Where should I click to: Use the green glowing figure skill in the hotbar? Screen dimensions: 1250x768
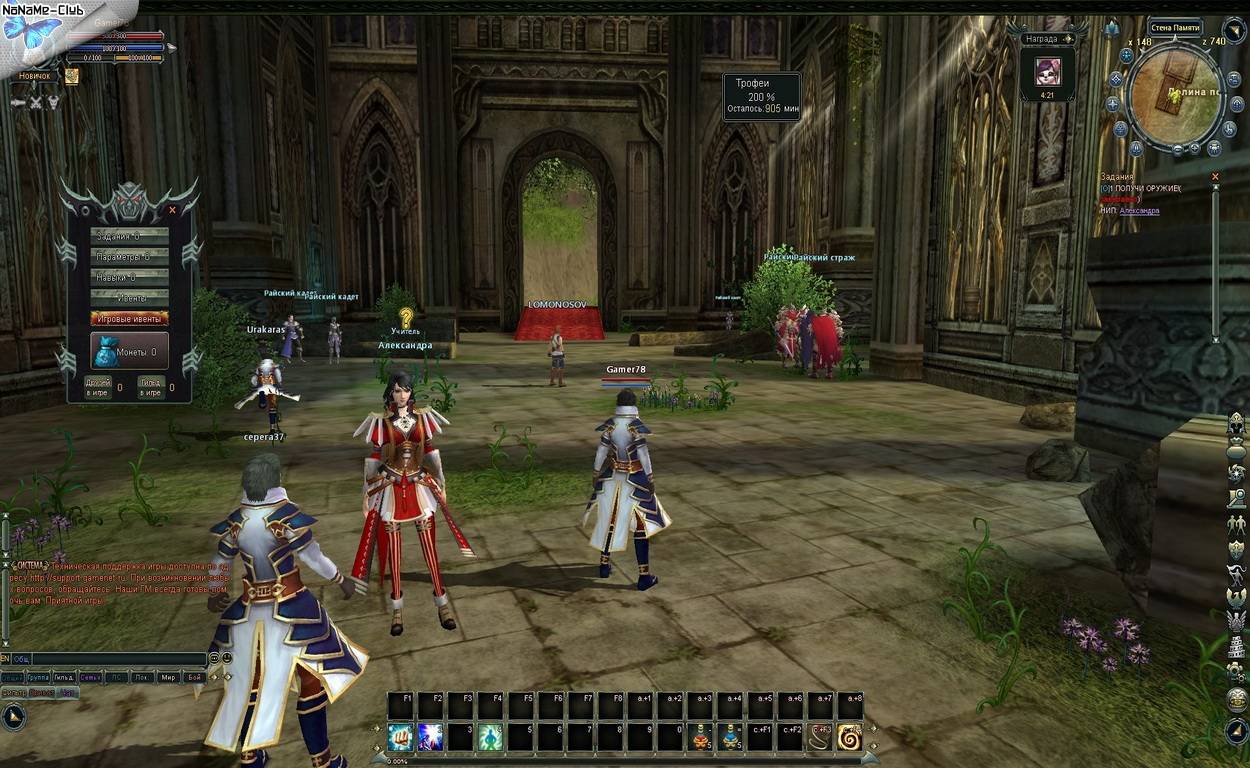[x=490, y=738]
